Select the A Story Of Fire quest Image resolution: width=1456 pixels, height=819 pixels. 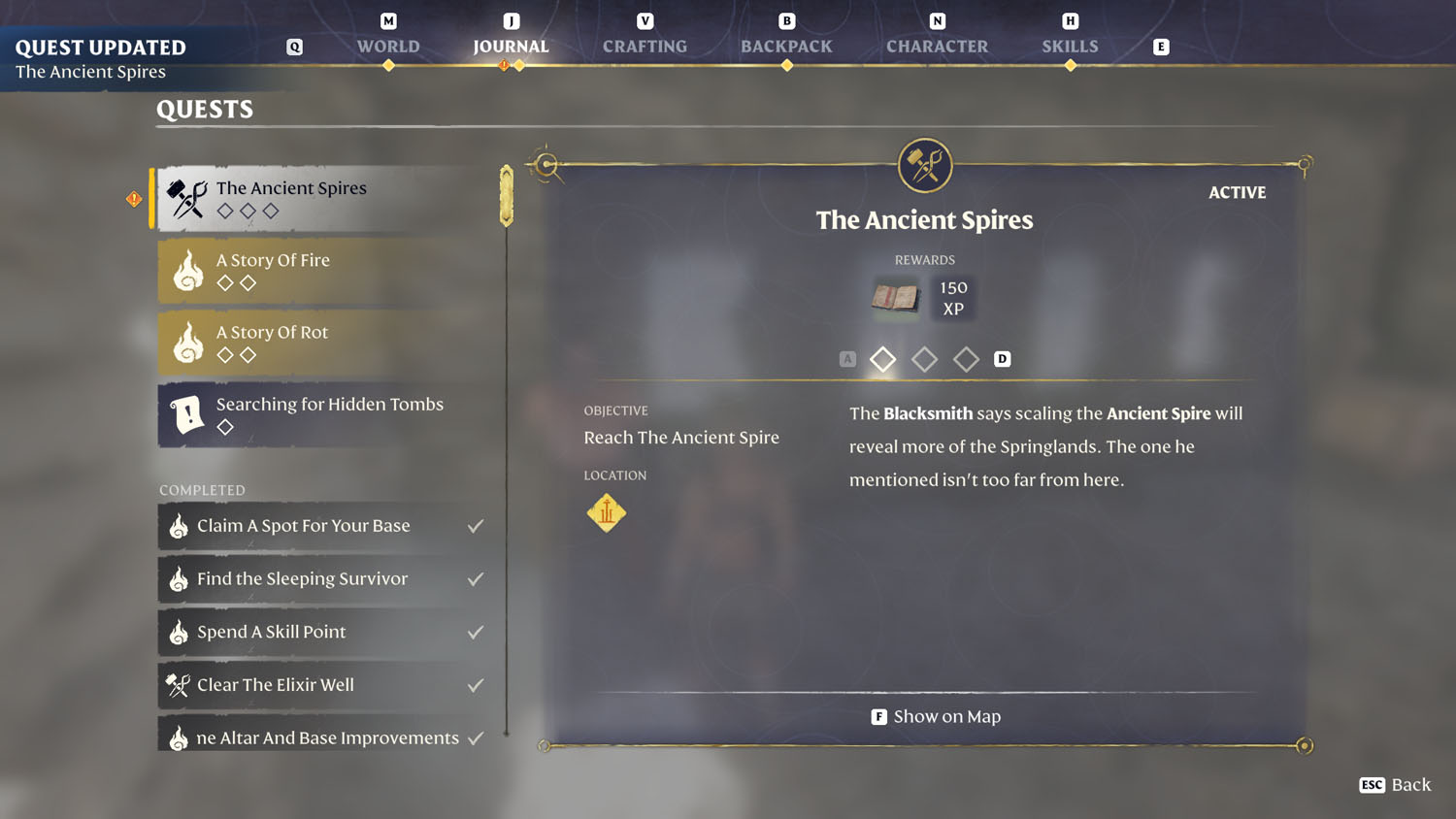click(325, 271)
